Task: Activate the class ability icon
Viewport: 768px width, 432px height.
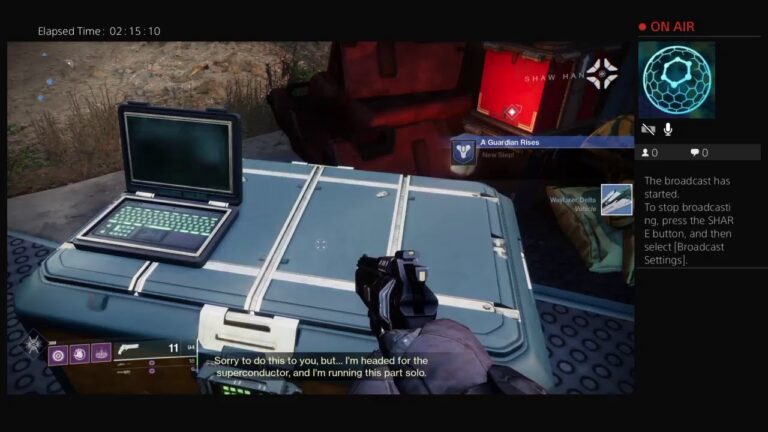Action: pos(101,354)
